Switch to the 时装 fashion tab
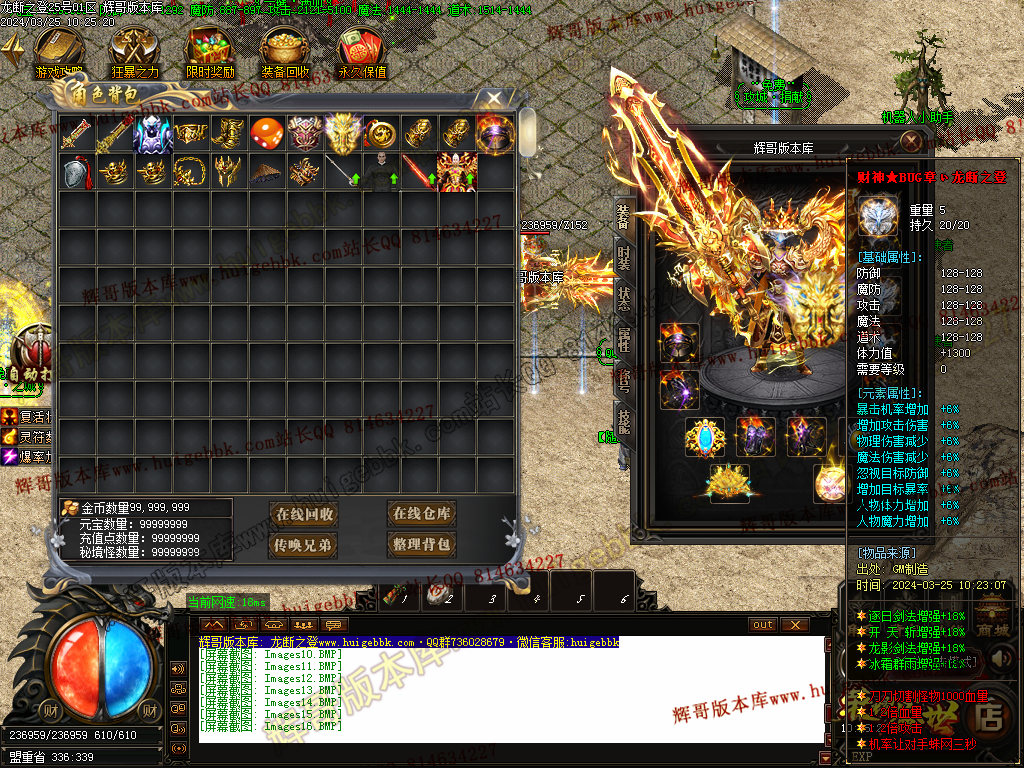This screenshot has height=768, width=1024. pos(623,258)
